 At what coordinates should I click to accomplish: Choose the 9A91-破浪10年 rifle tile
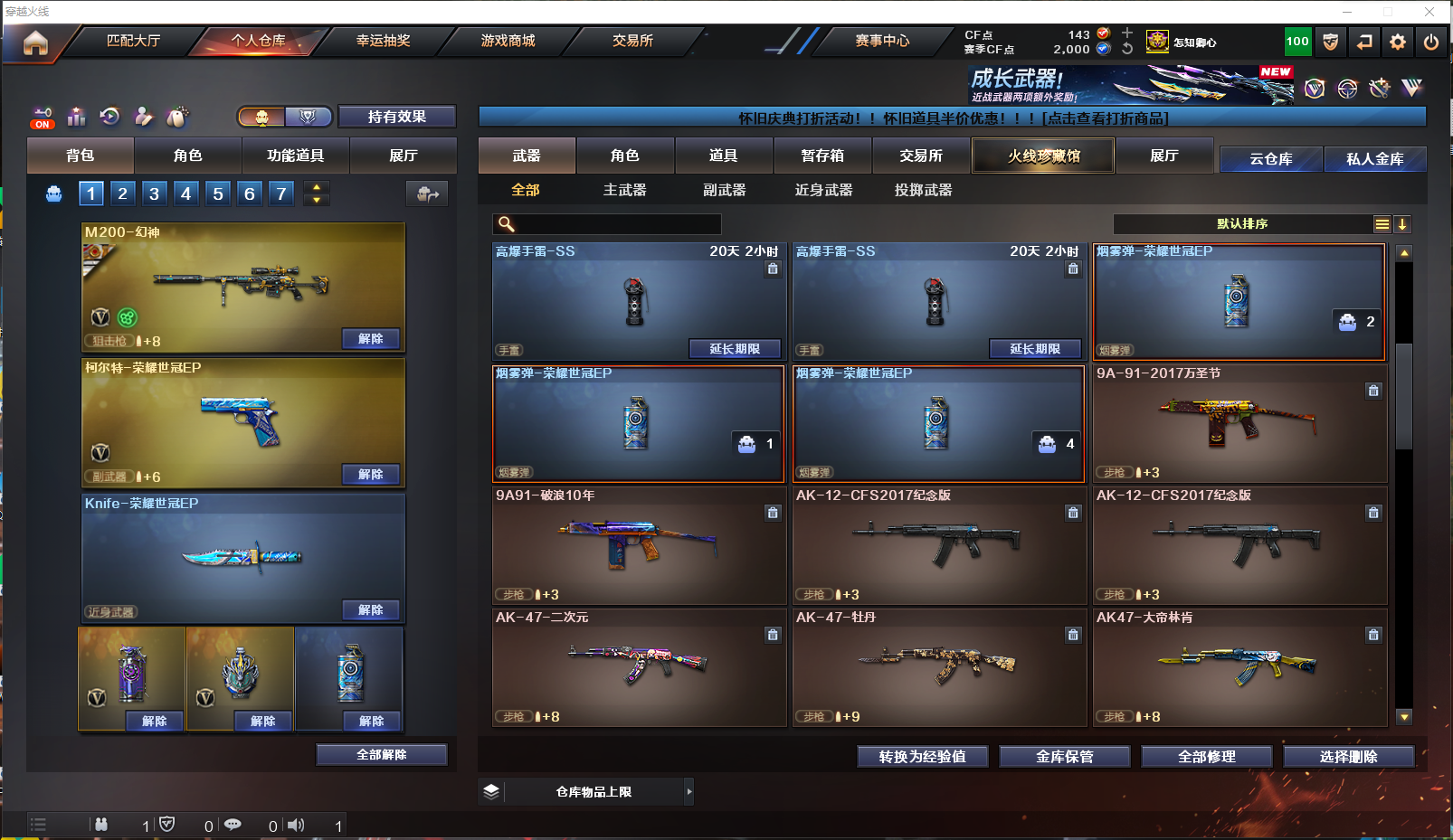639,545
